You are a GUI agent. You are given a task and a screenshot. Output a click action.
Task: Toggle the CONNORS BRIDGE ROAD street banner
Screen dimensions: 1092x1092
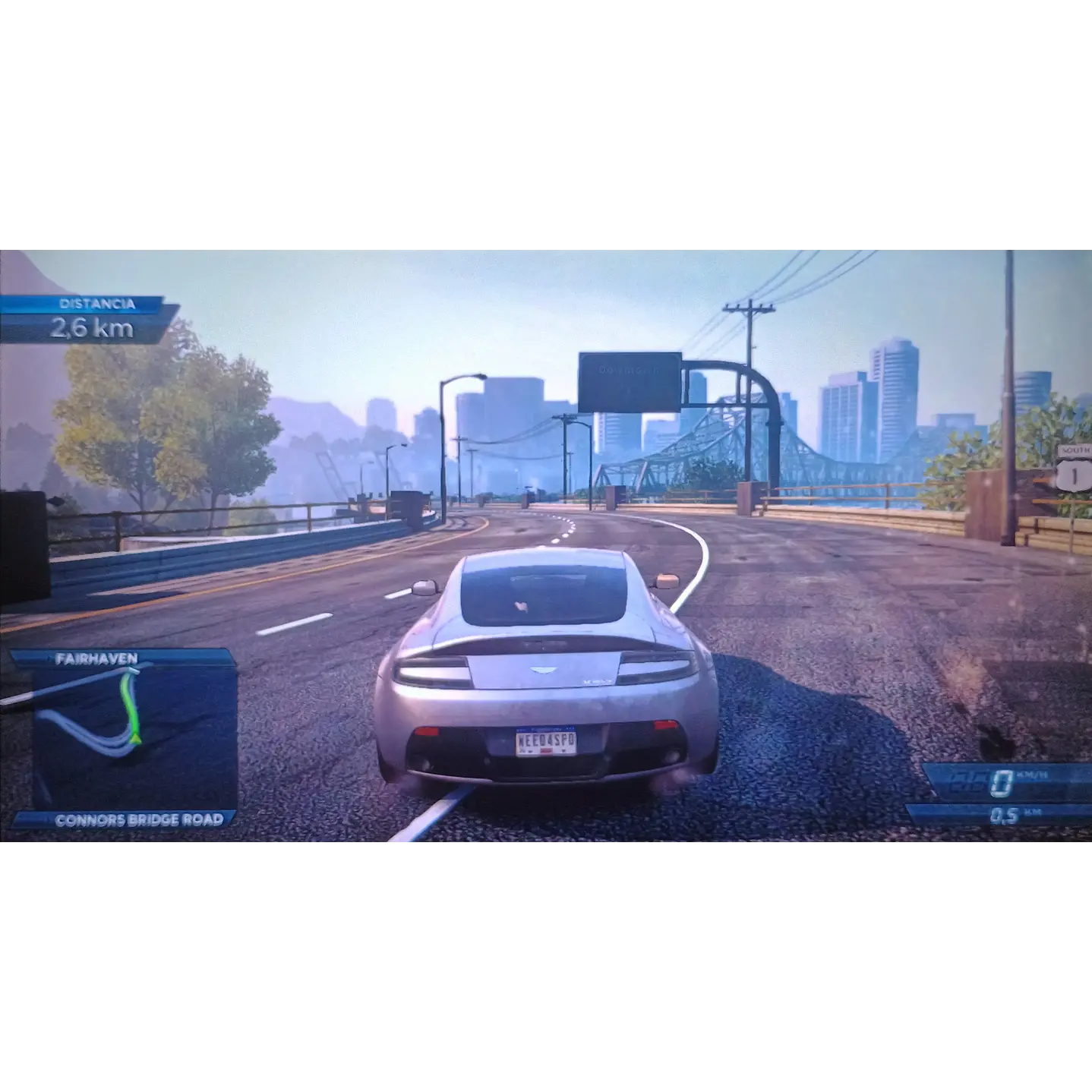pos(139,820)
